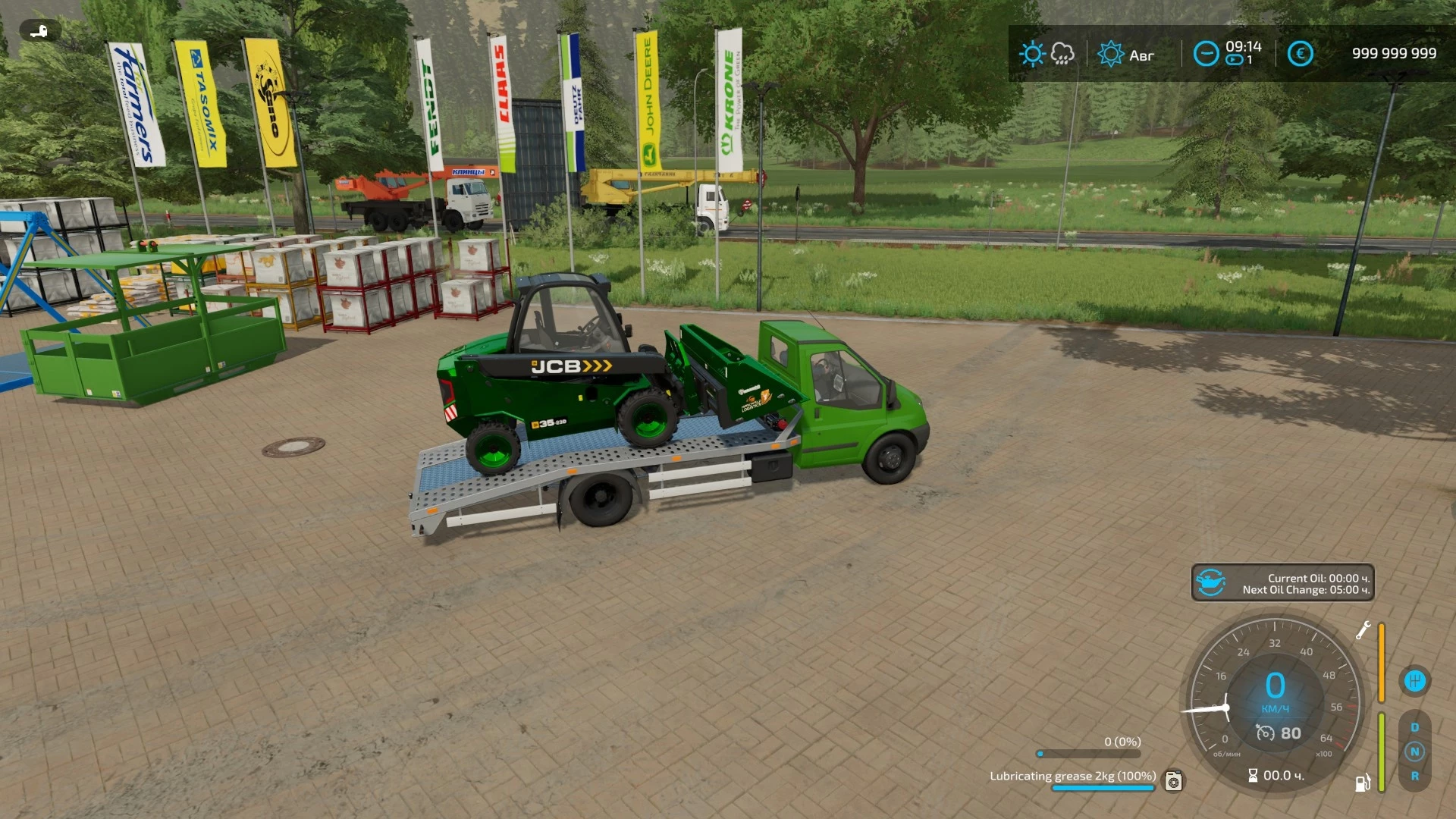This screenshot has height=819, width=1456.
Task: Click the sun weather icon in top HUD
Action: [x=1033, y=52]
